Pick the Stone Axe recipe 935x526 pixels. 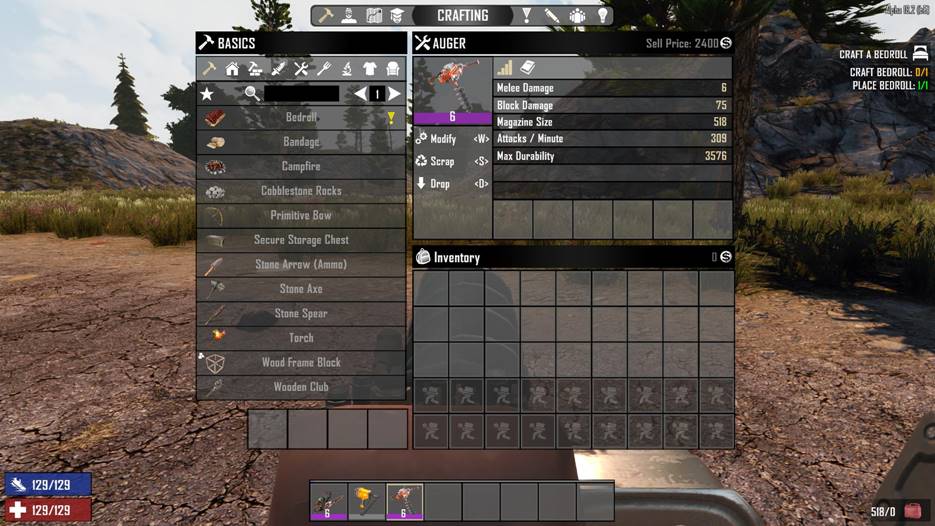click(x=301, y=289)
